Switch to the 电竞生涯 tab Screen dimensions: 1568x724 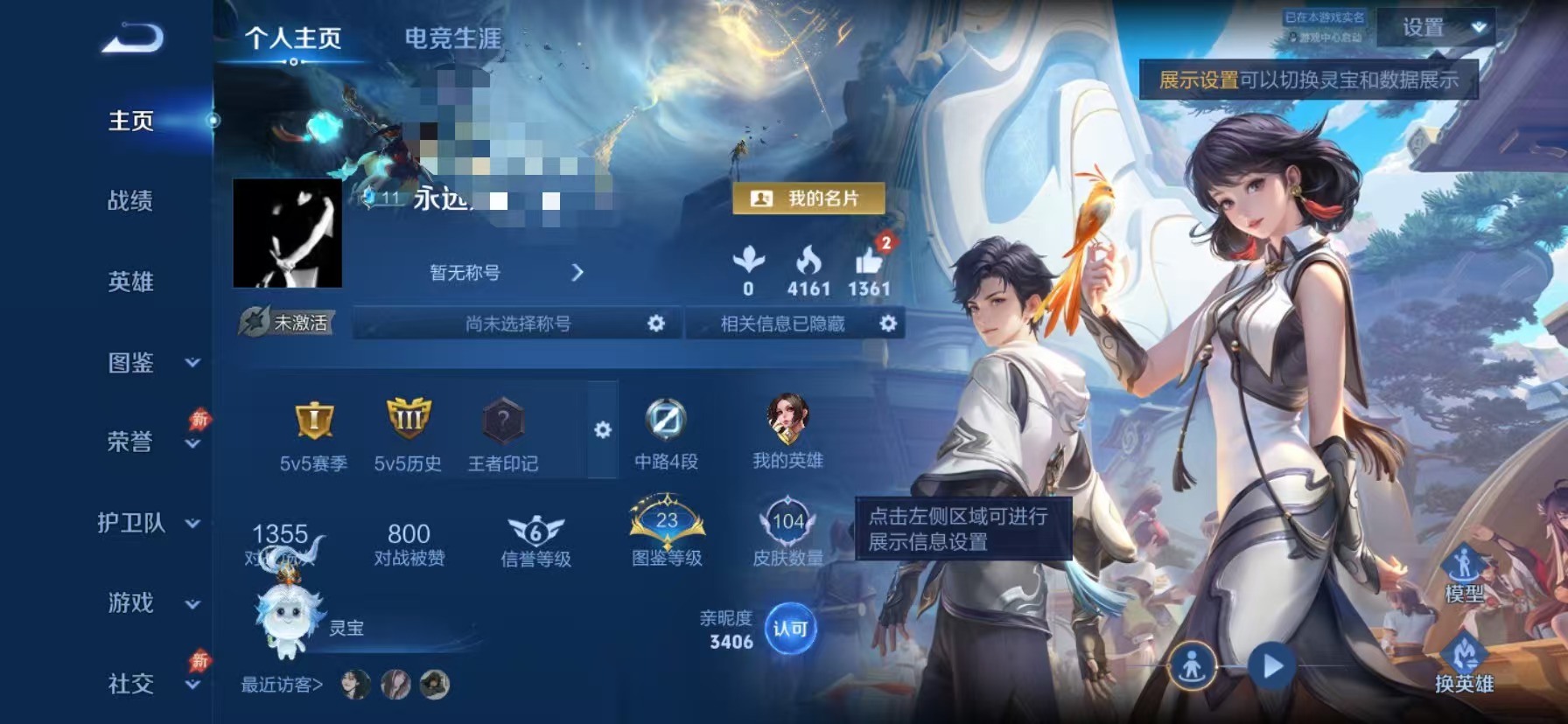452,37
